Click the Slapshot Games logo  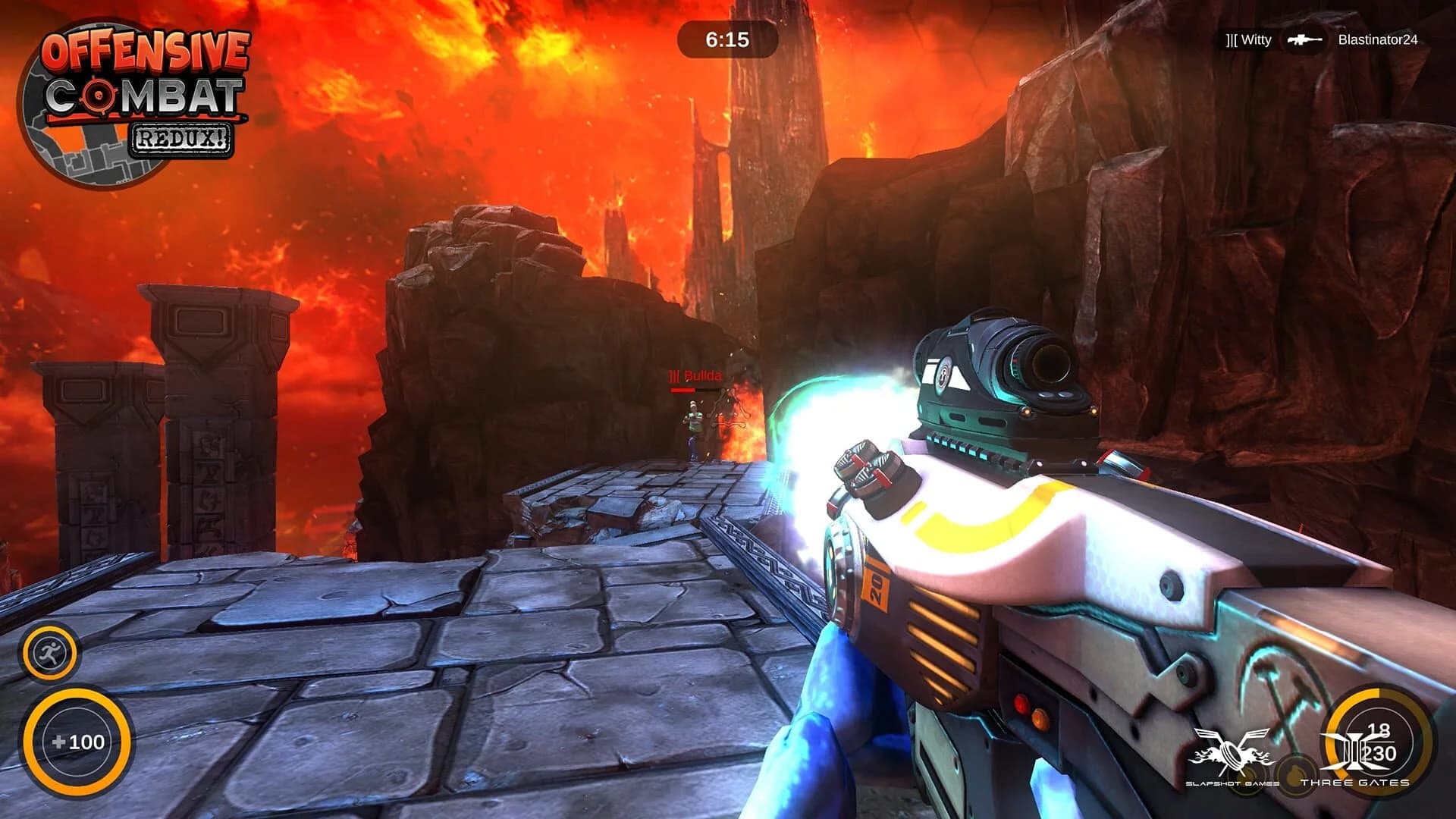tap(1231, 749)
